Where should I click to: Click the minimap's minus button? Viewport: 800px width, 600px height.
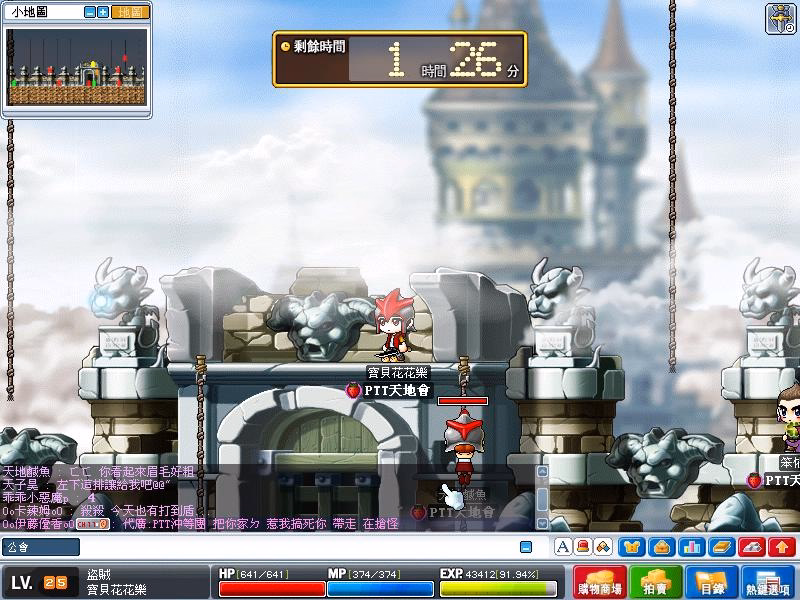(90, 12)
